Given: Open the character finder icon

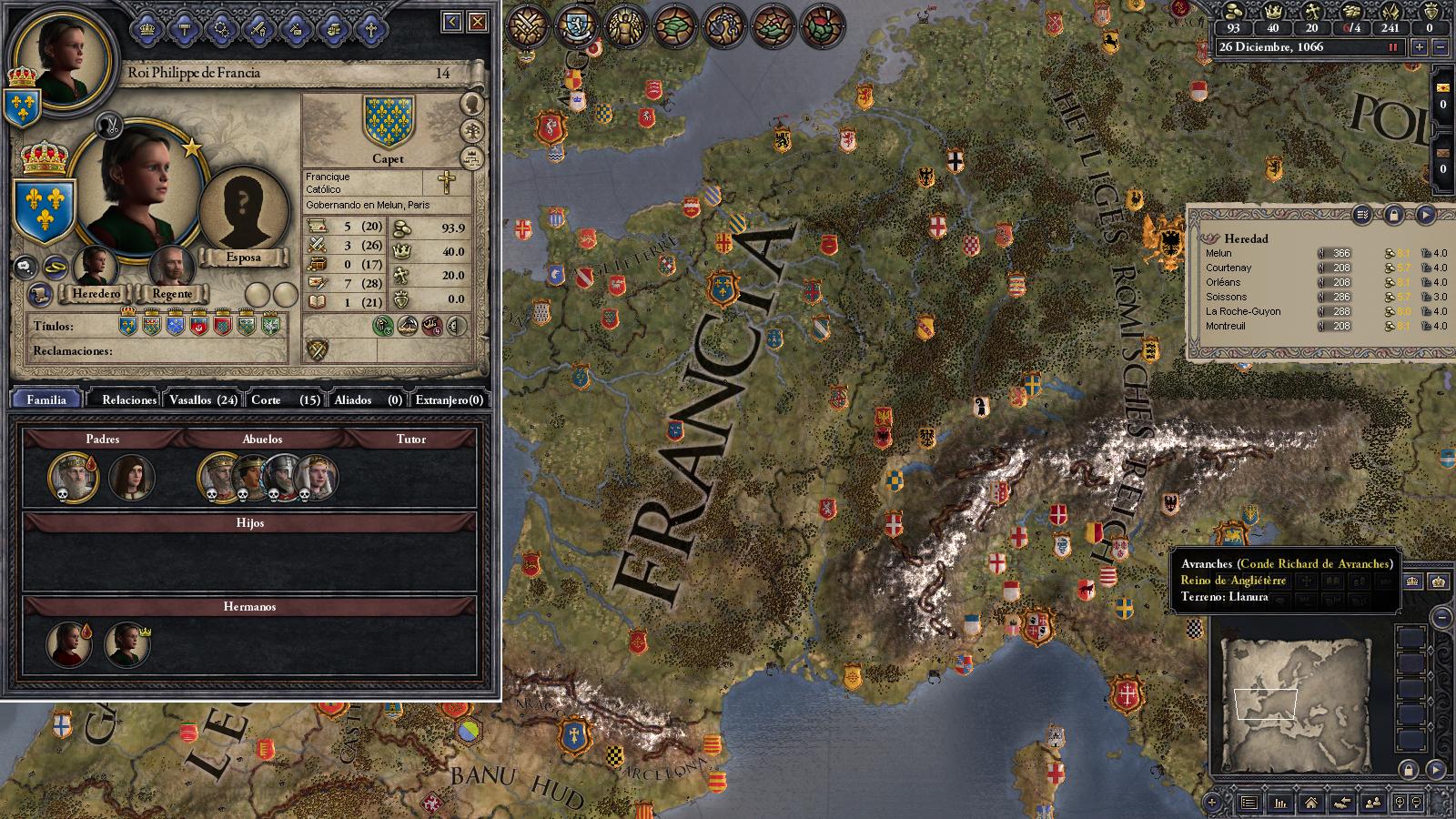Looking at the screenshot, I should tap(1373, 803).
